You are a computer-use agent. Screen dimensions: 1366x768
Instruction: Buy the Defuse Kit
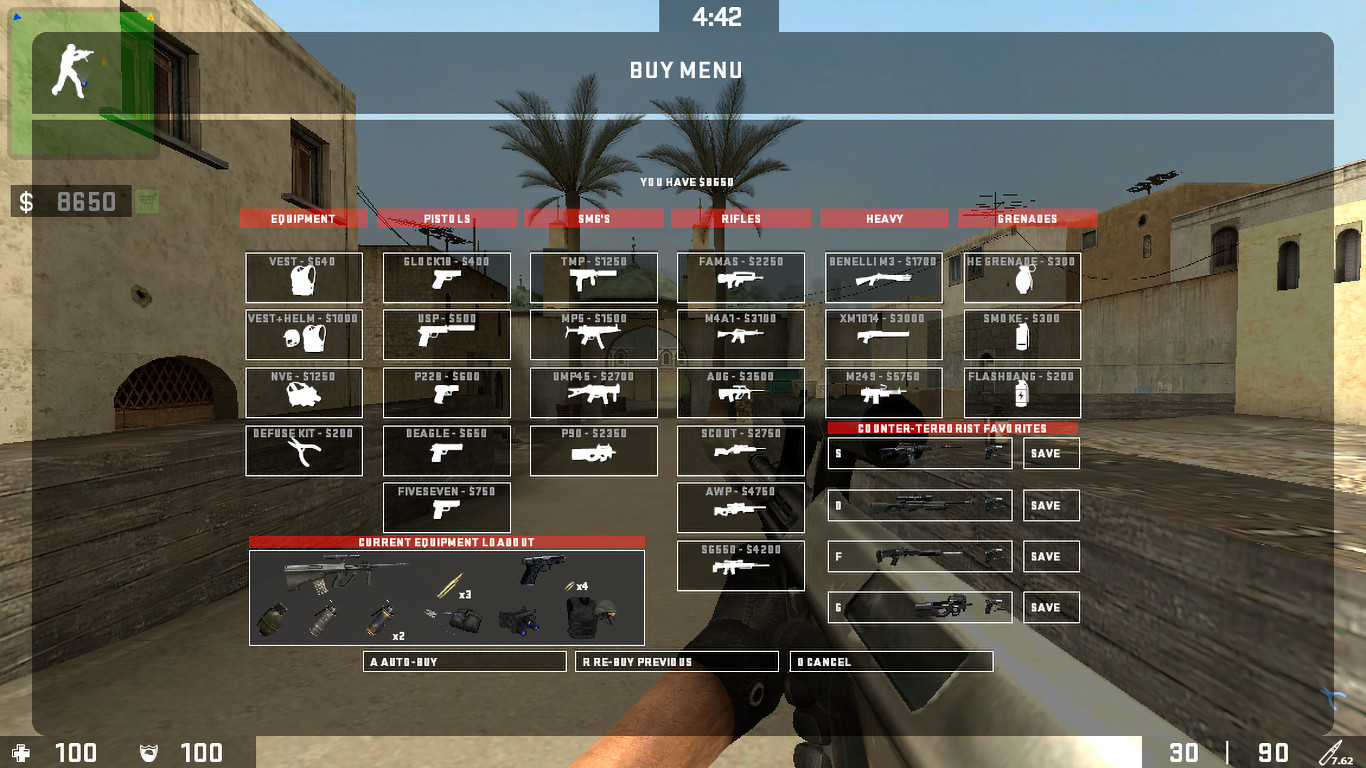303,450
